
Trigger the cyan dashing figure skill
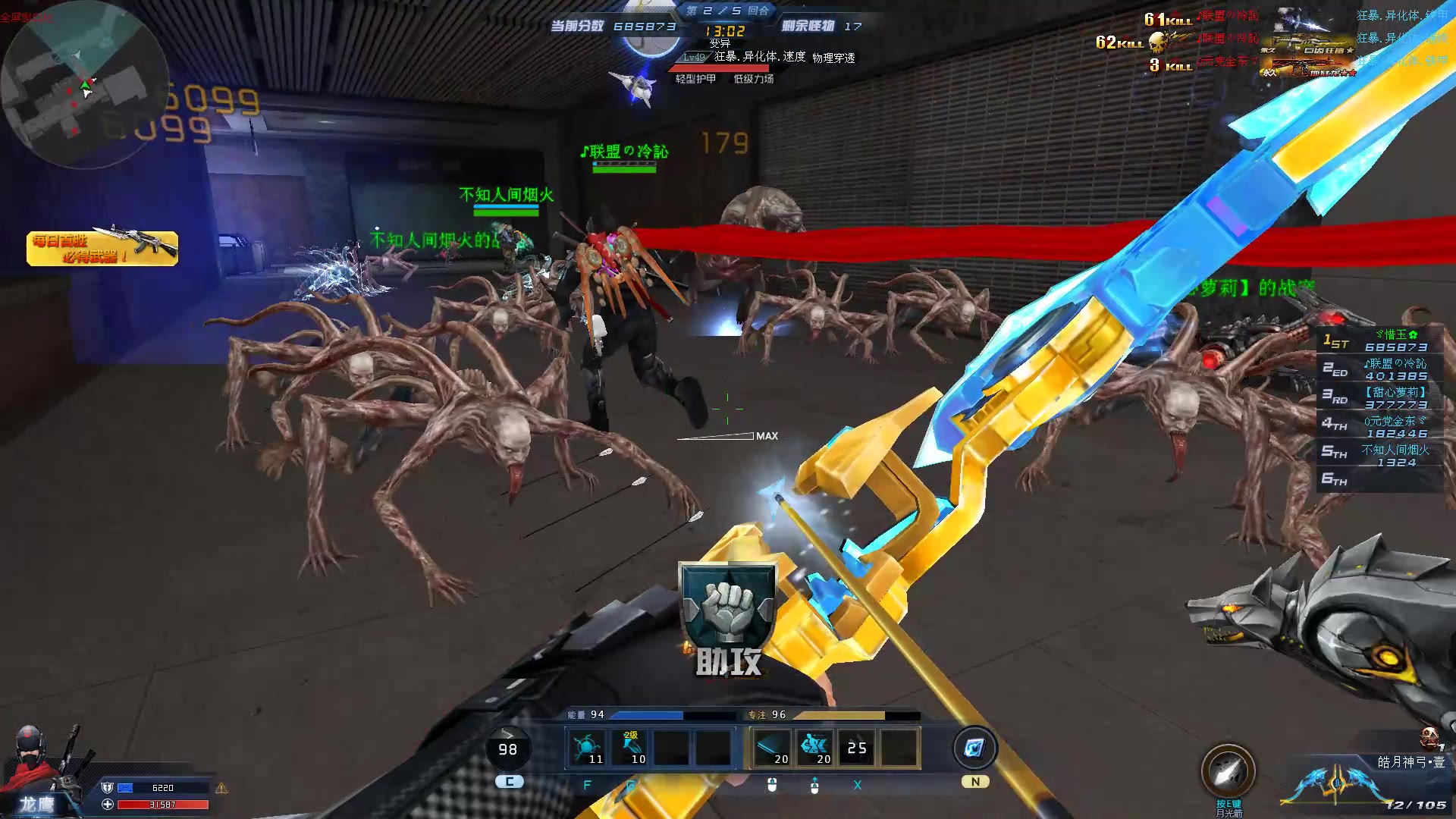[x=814, y=748]
